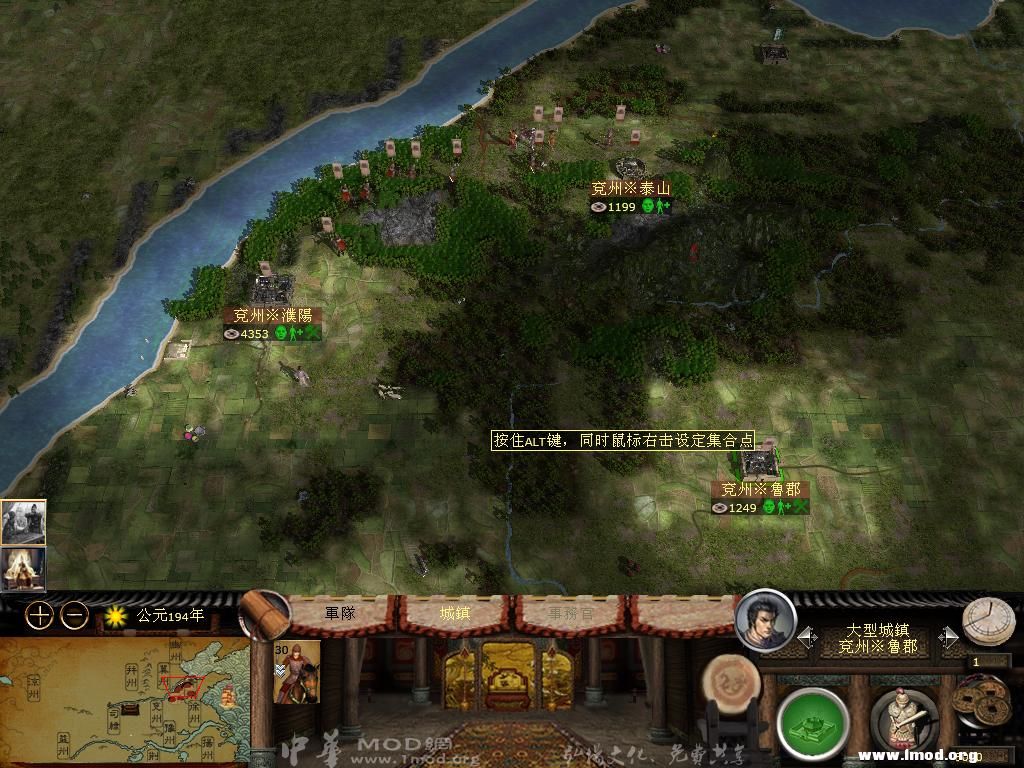
Task: Open the 軍隊 (army) tab
Action: [340, 613]
